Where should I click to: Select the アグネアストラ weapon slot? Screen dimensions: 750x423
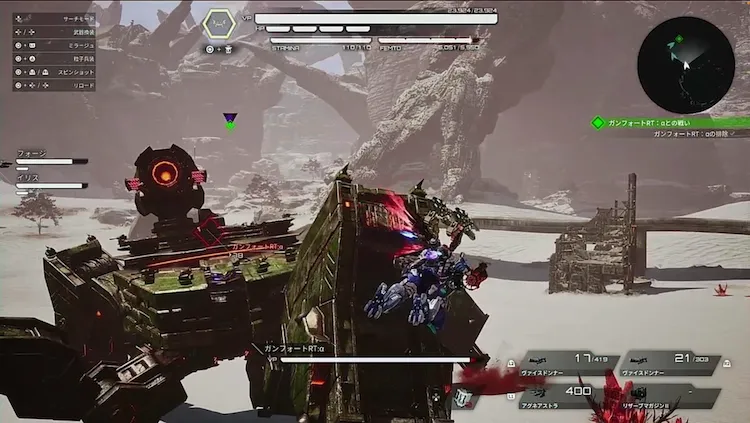pos(569,396)
